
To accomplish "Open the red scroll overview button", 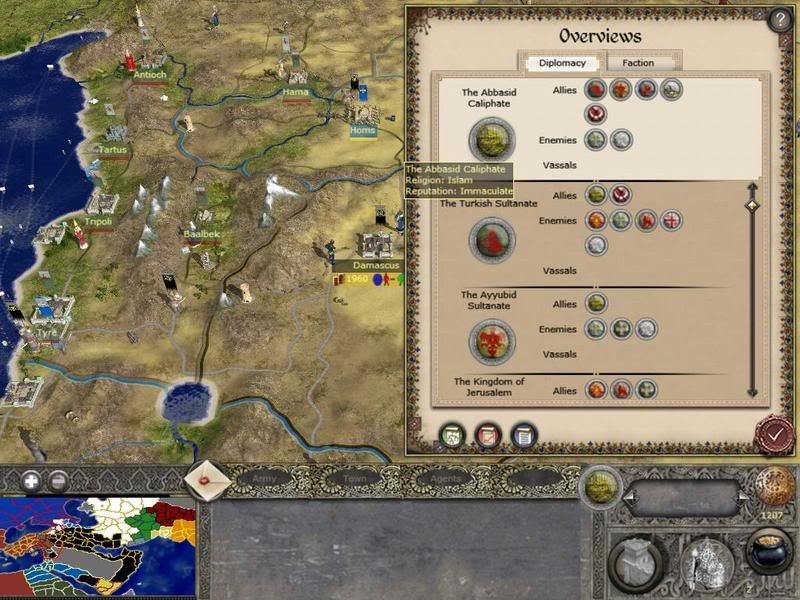I will pos(488,435).
